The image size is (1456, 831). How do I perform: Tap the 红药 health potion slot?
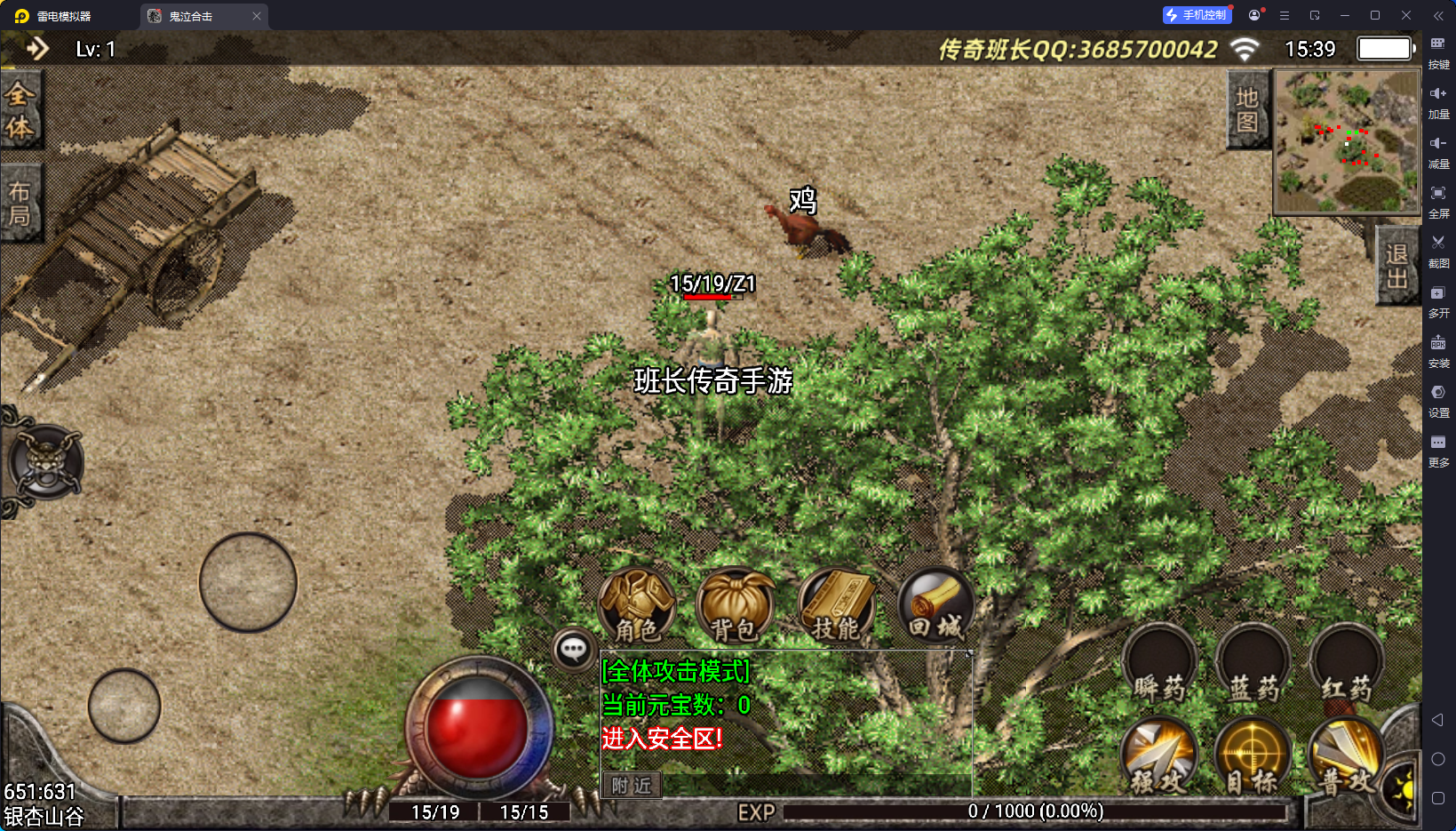click(1346, 665)
